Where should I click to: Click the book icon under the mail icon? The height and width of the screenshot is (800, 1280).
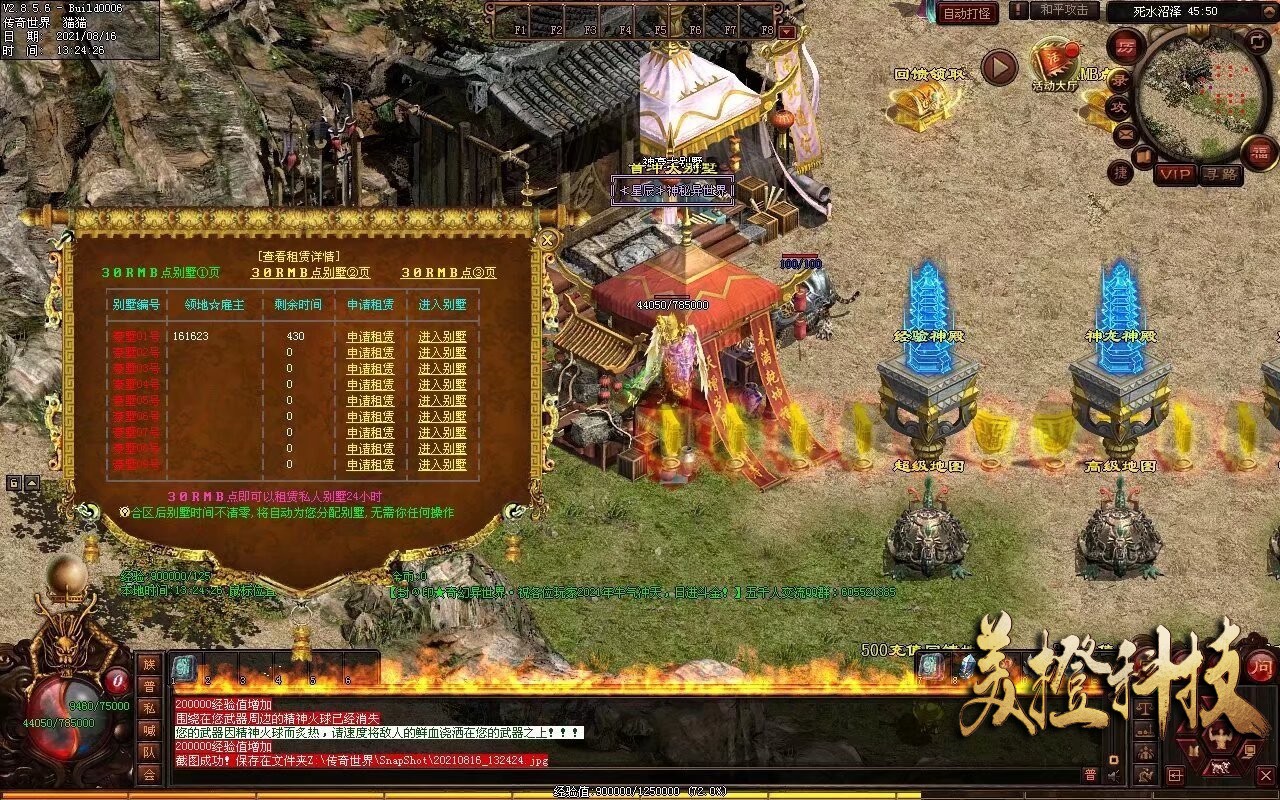(1142, 157)
